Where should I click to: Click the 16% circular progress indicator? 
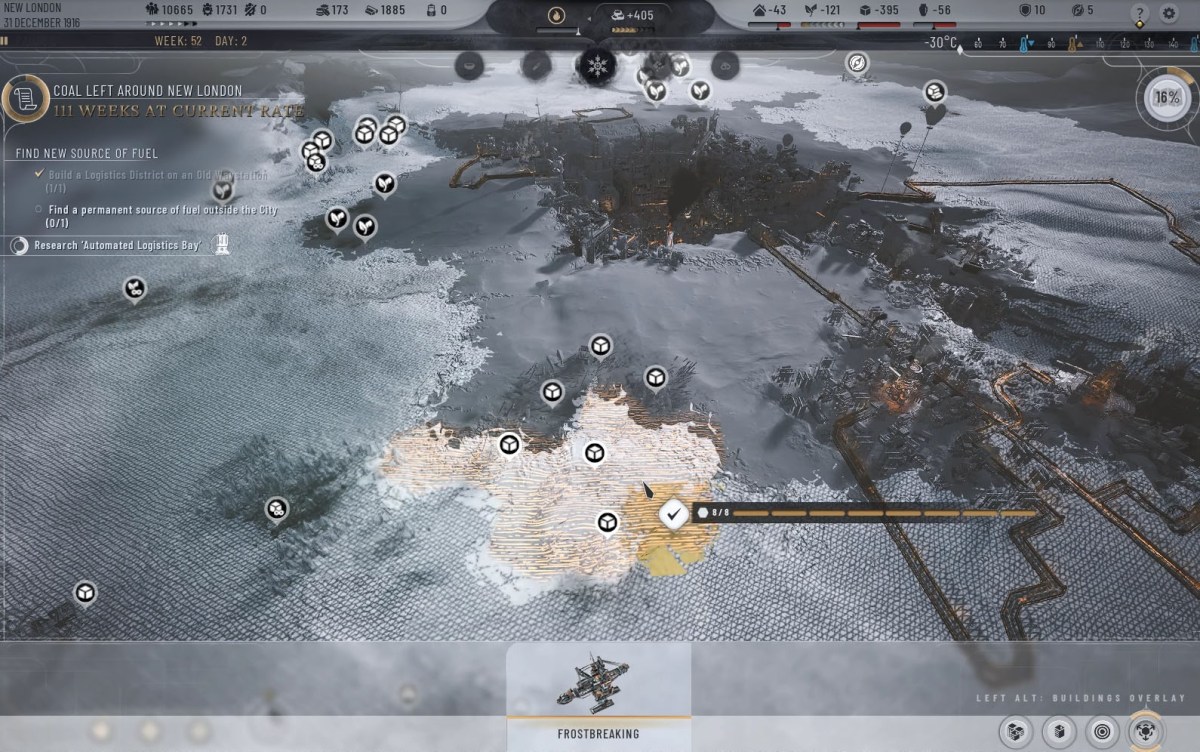click(1166, 98)
